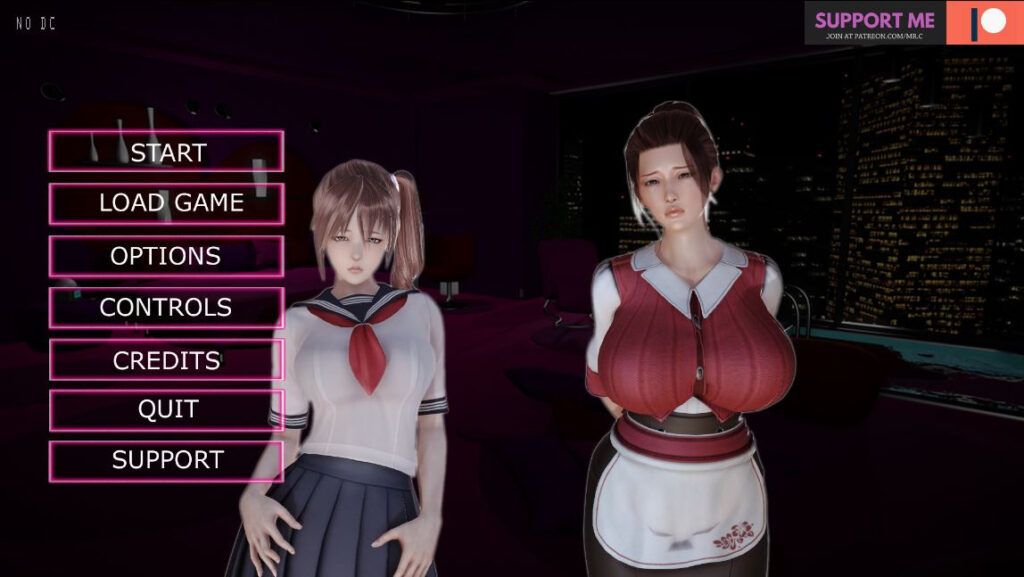Show the CONTROLS screen
Screen dimensions: 1024x577
click(x=166, y=307)
